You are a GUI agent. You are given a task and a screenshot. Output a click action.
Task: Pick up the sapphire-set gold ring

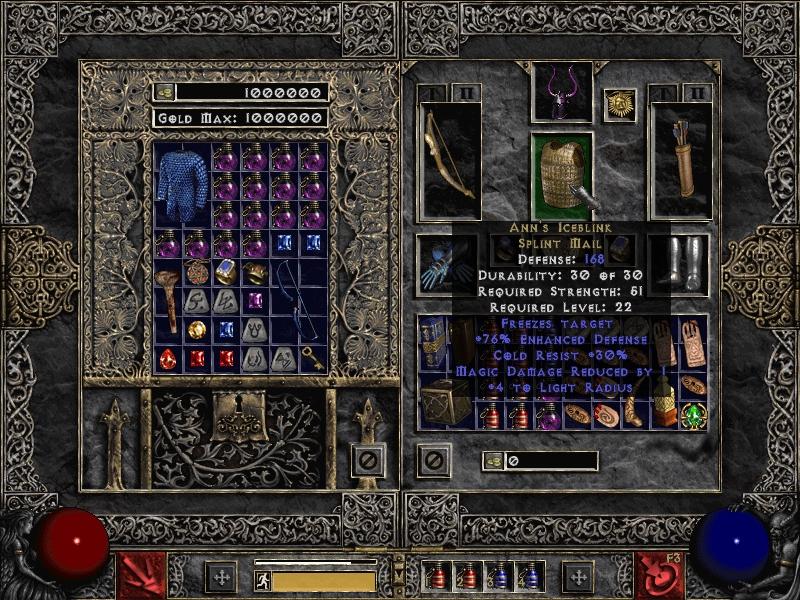coord(226,272)
